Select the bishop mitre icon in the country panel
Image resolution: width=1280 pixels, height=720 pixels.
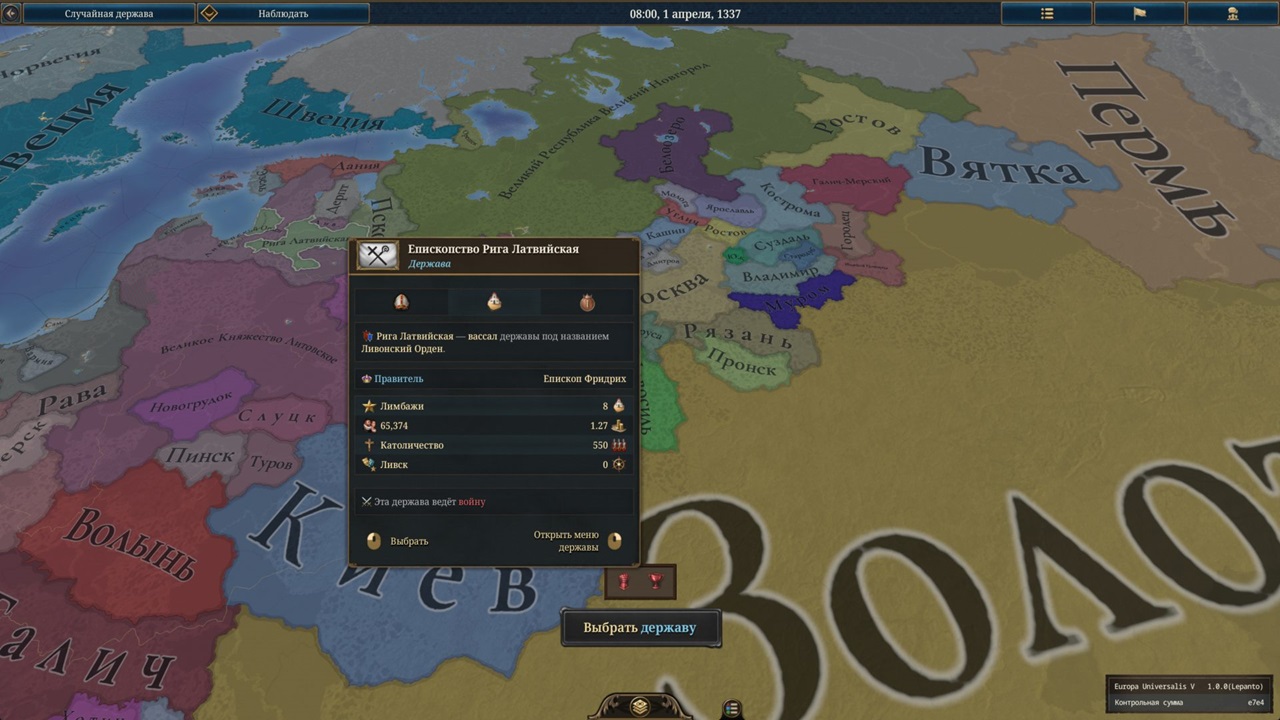coord(401,301)
